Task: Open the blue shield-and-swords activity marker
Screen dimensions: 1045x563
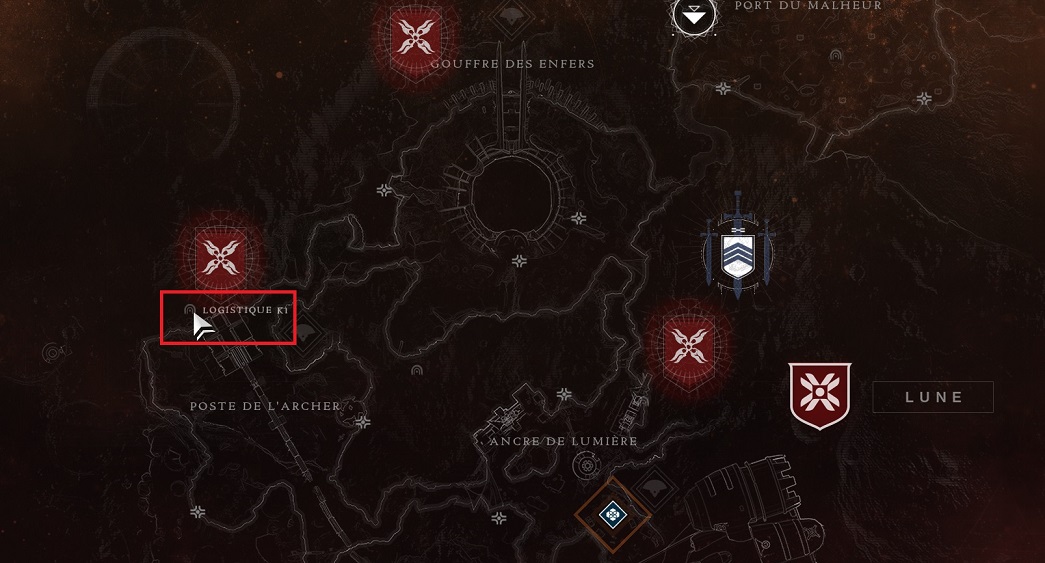Action: click(738, 247)
